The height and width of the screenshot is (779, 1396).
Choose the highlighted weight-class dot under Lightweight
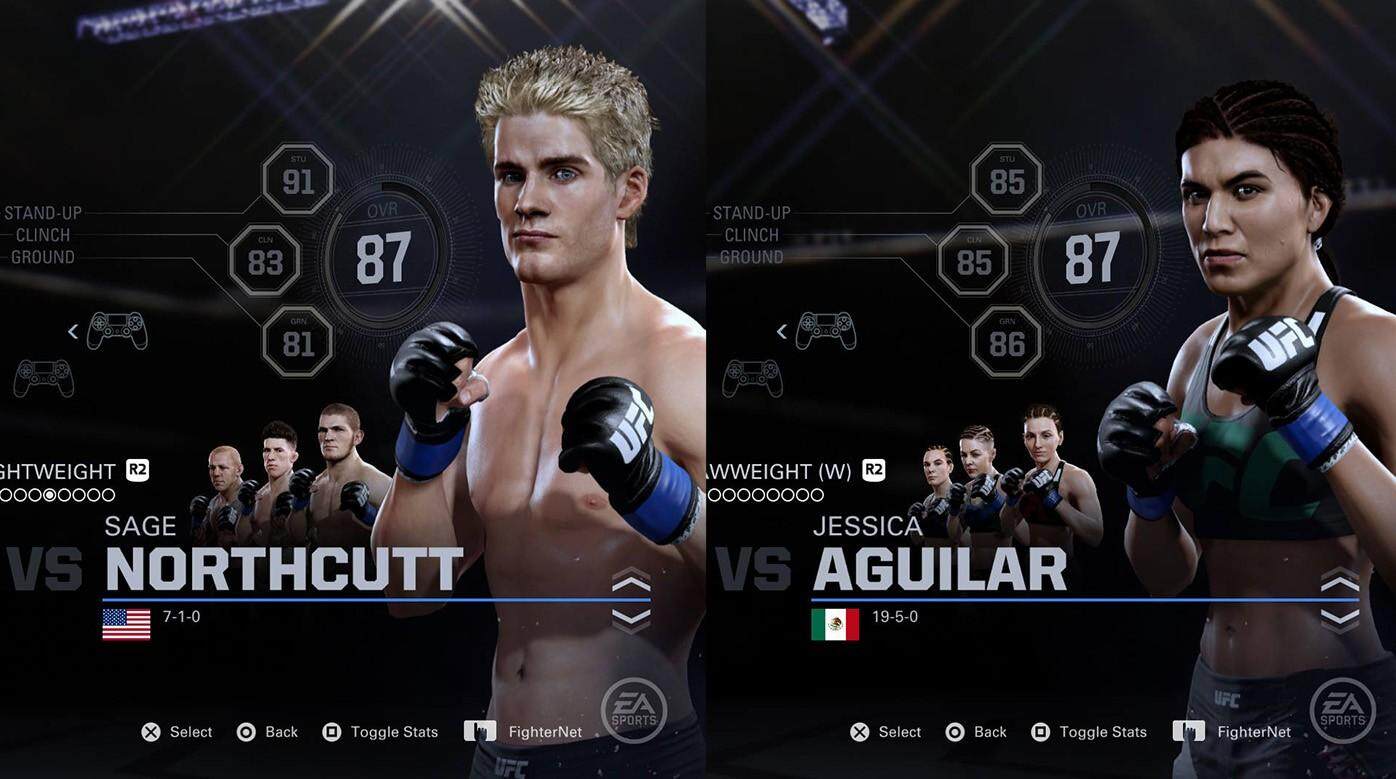click(x=50, y=495)
